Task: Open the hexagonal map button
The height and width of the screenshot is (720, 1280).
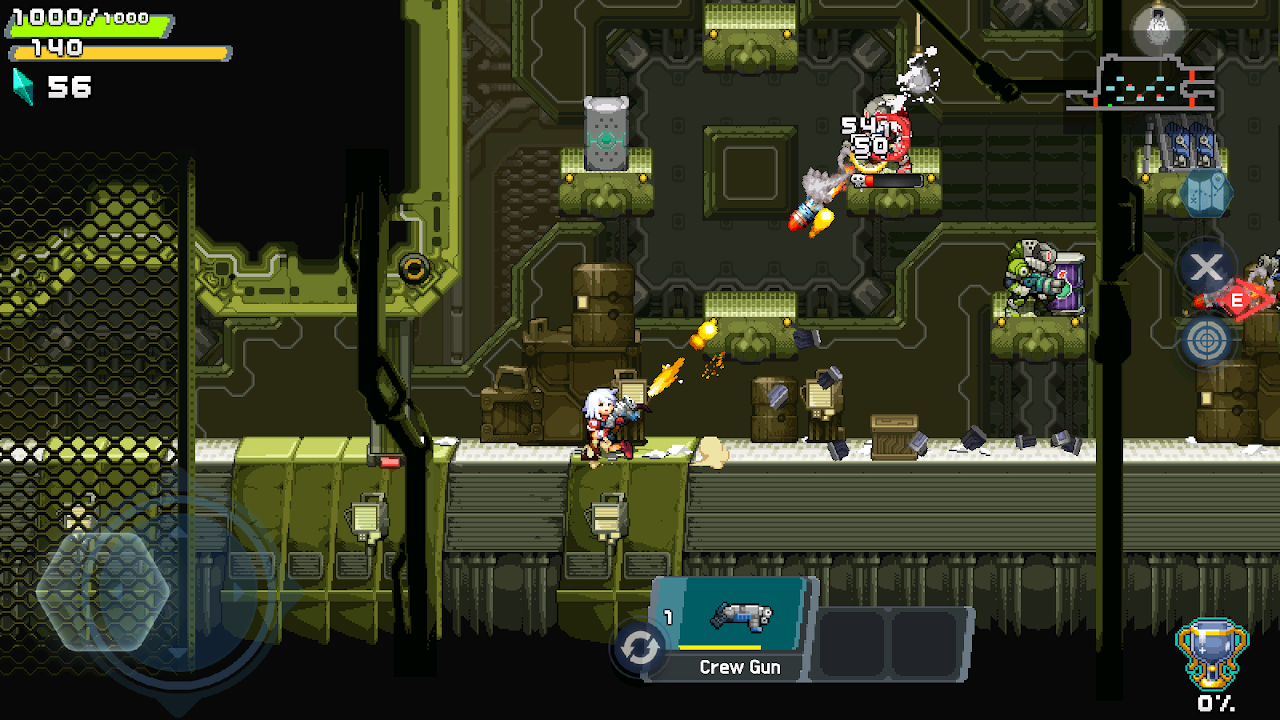Action: point(1205,193)
